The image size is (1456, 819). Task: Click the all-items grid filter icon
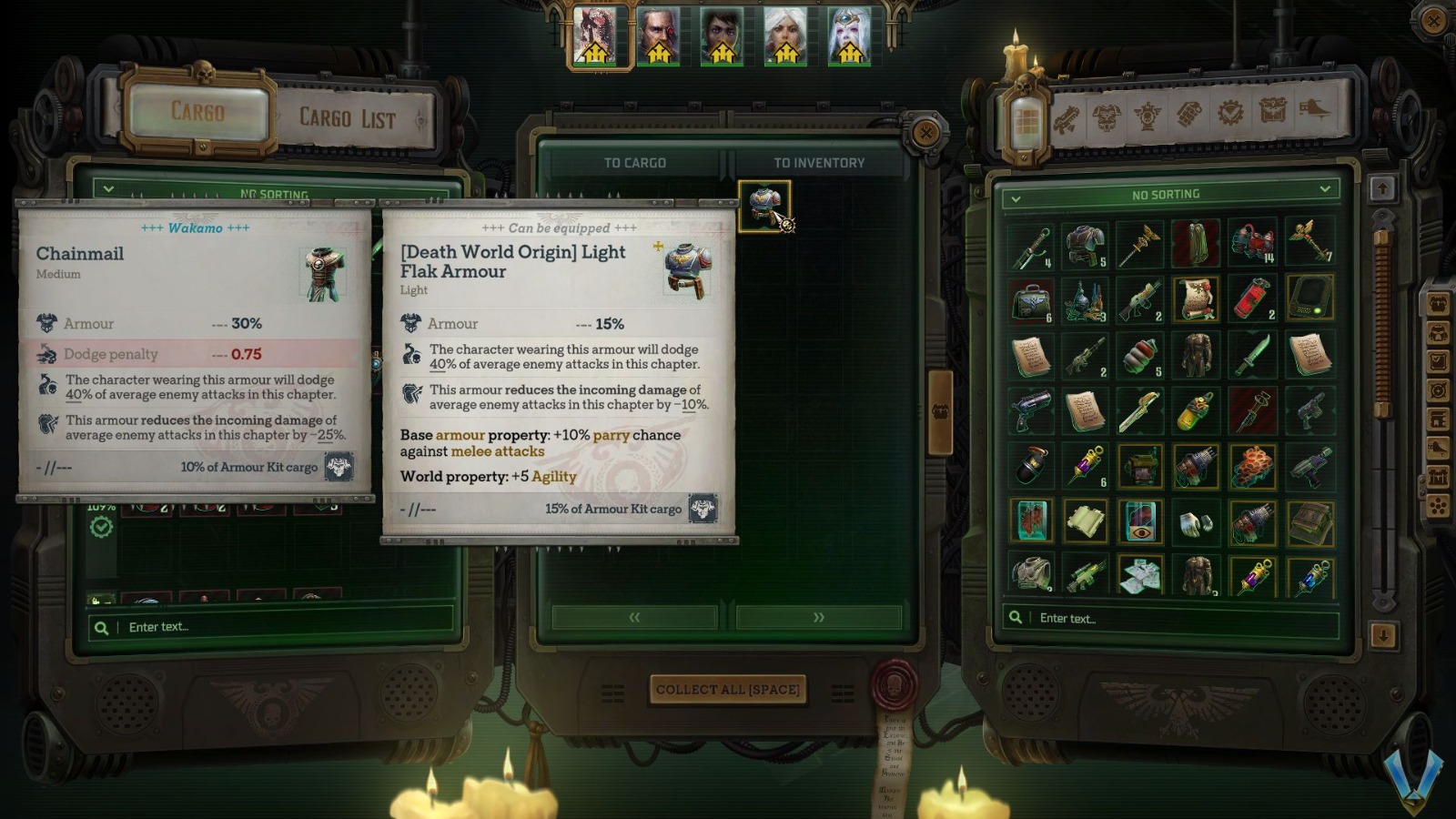point(1026,116)
